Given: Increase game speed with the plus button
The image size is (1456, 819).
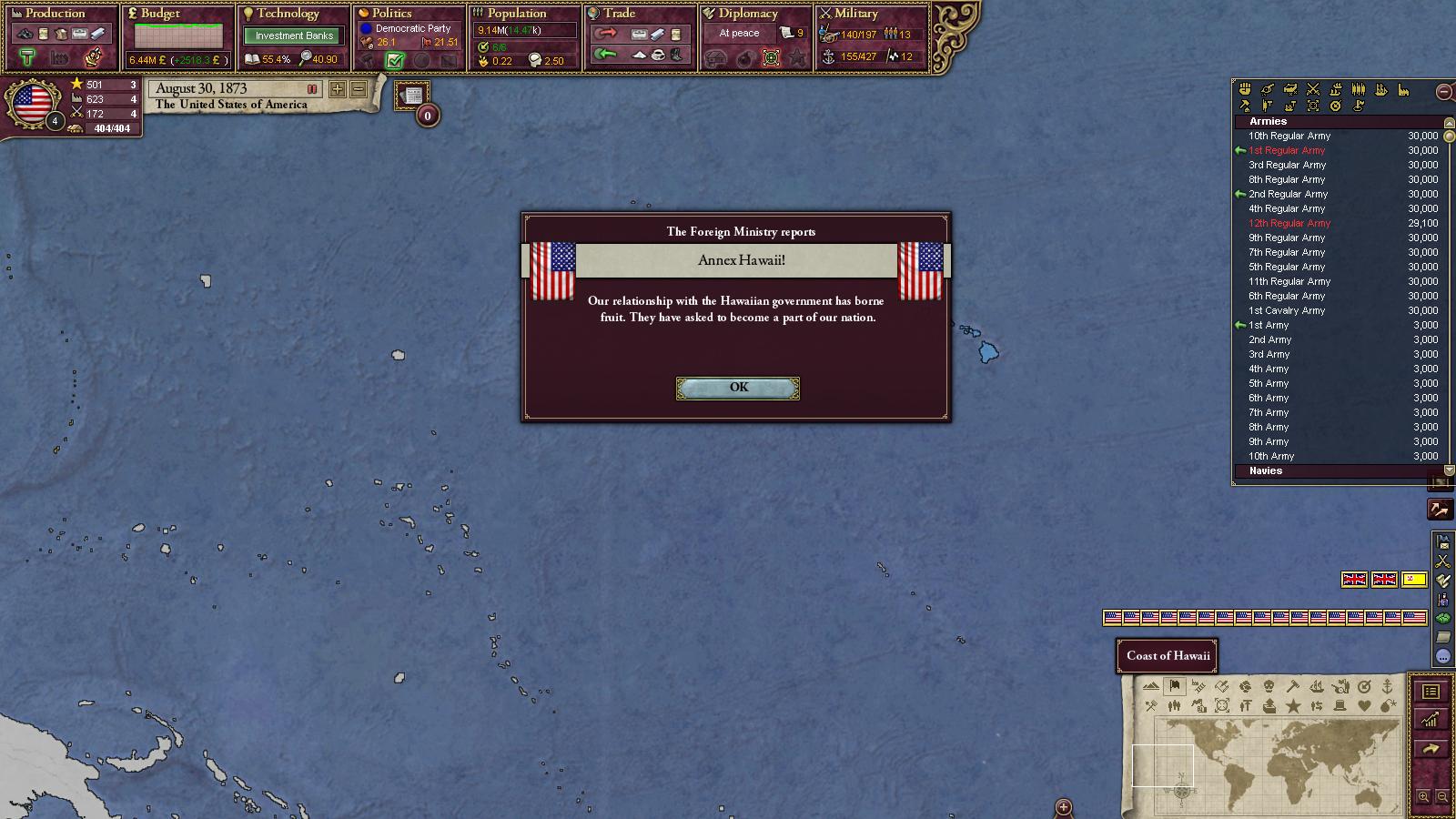Looking at the screenshot, I should click(x=338, y=89).
